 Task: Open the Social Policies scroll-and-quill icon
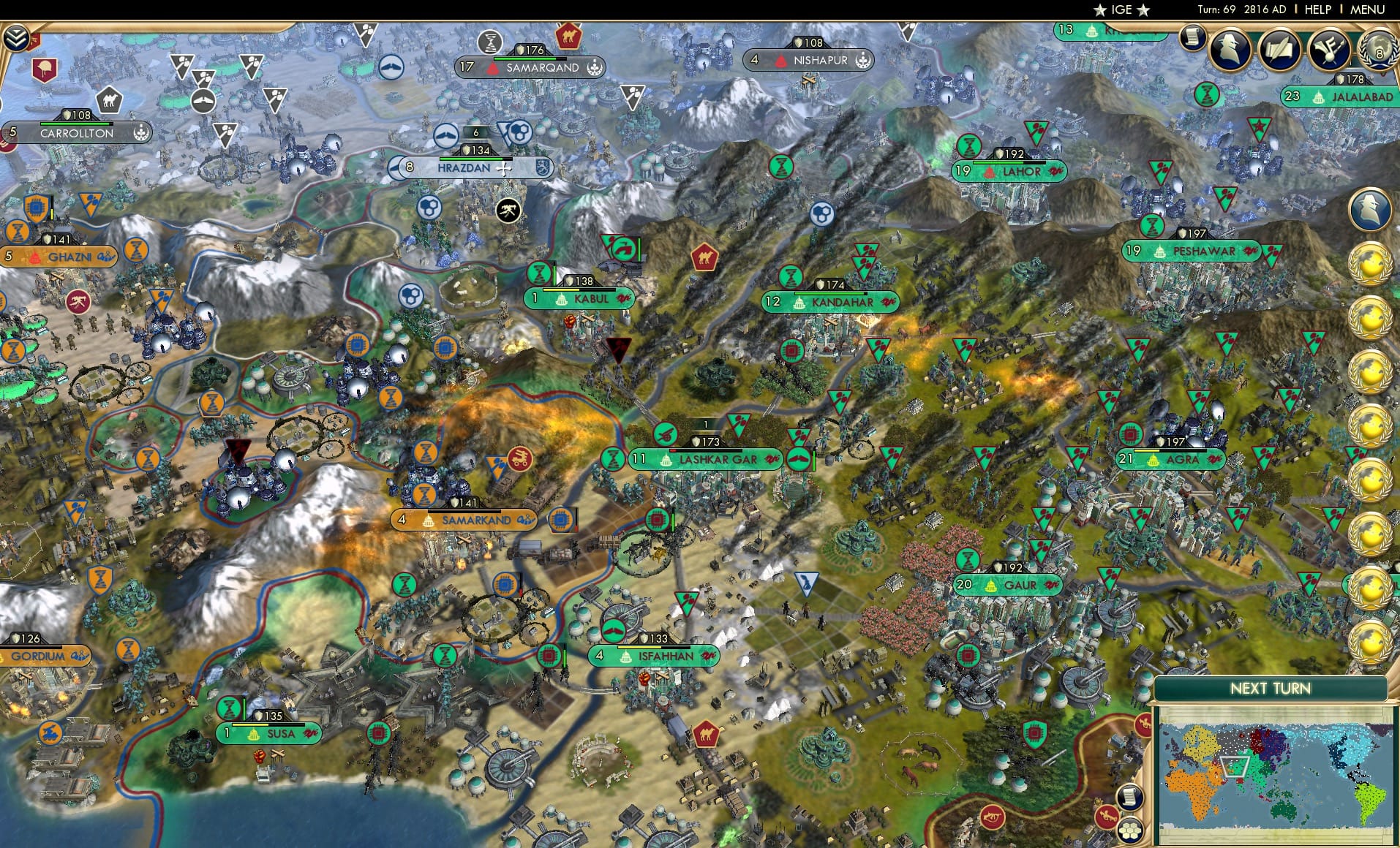(1281, 51)
